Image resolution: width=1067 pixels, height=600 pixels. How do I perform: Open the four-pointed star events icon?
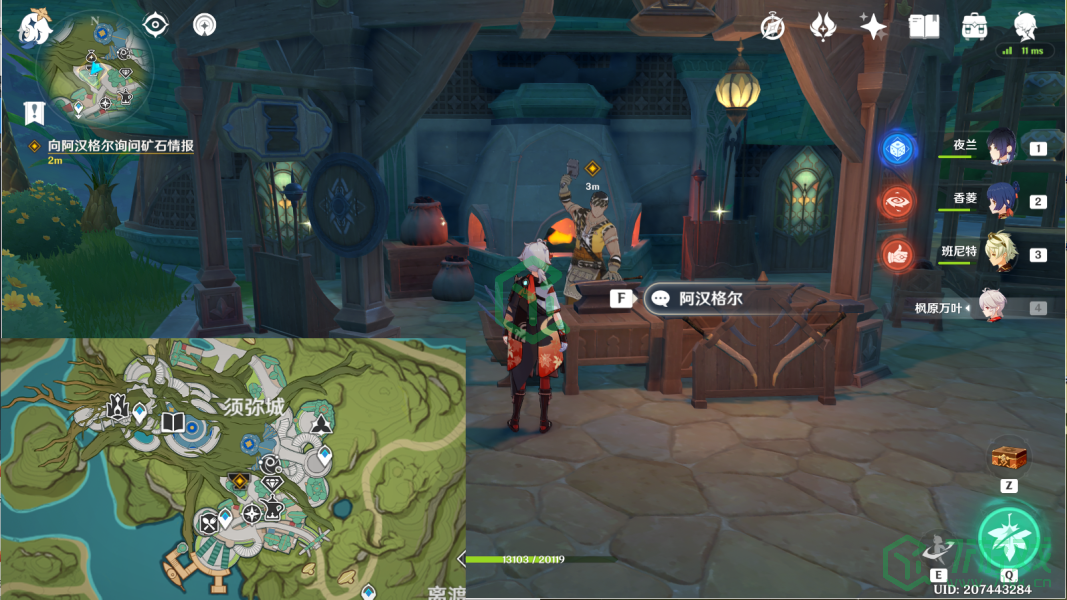pyautogui.click(x=873, y=27)
